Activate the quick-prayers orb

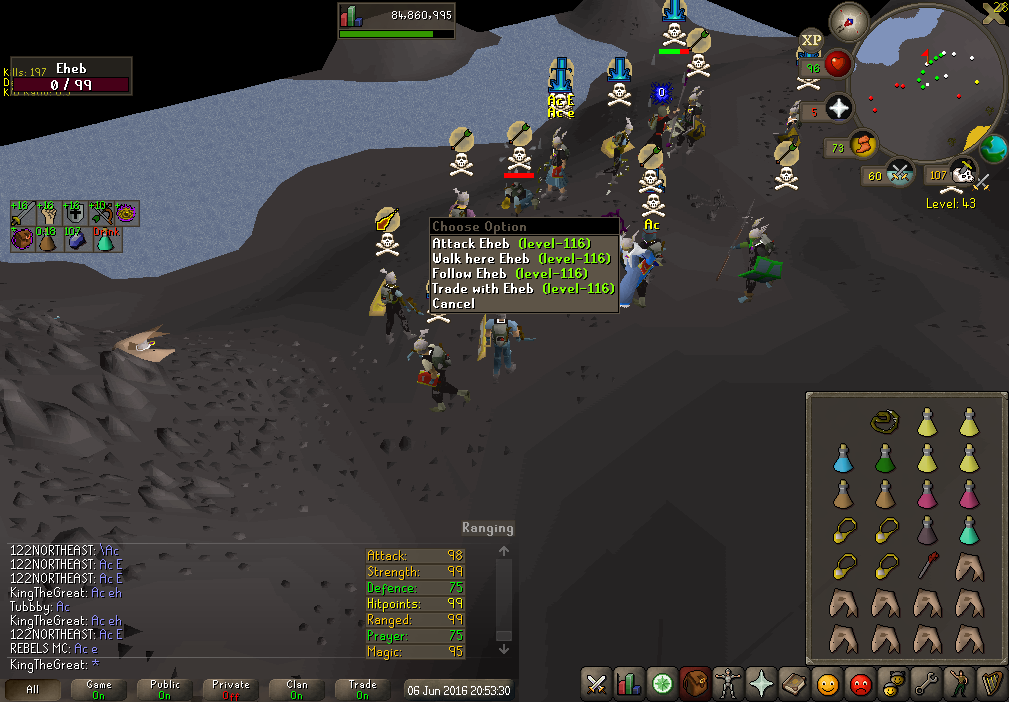[839, 110]
